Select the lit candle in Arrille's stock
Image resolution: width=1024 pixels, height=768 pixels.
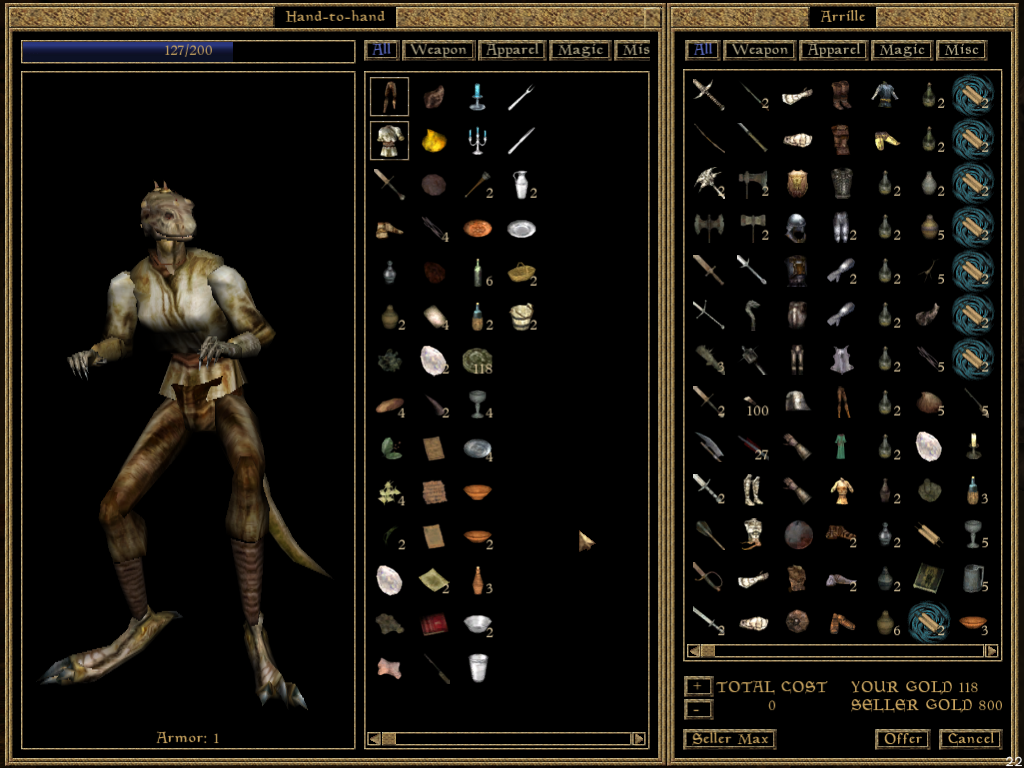[972, 445]
